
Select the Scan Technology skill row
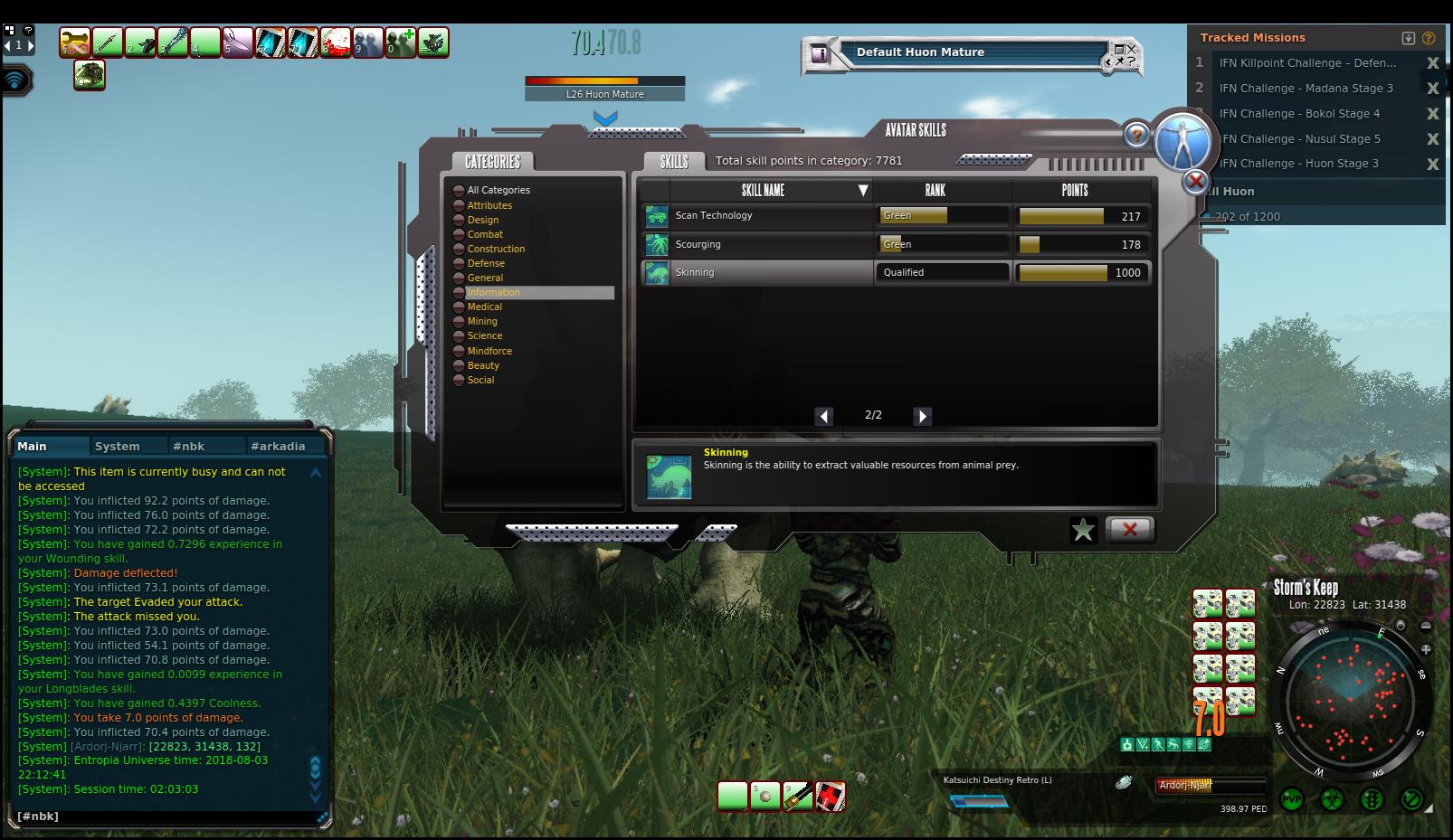click(756, 216)
